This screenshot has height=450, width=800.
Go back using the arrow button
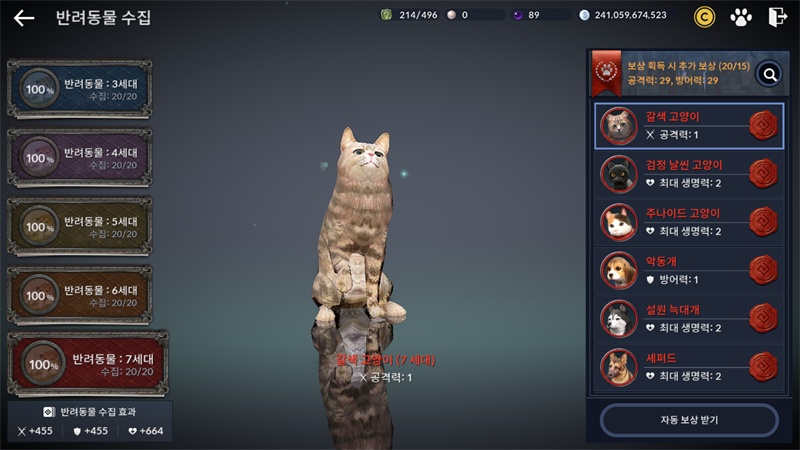24,18
